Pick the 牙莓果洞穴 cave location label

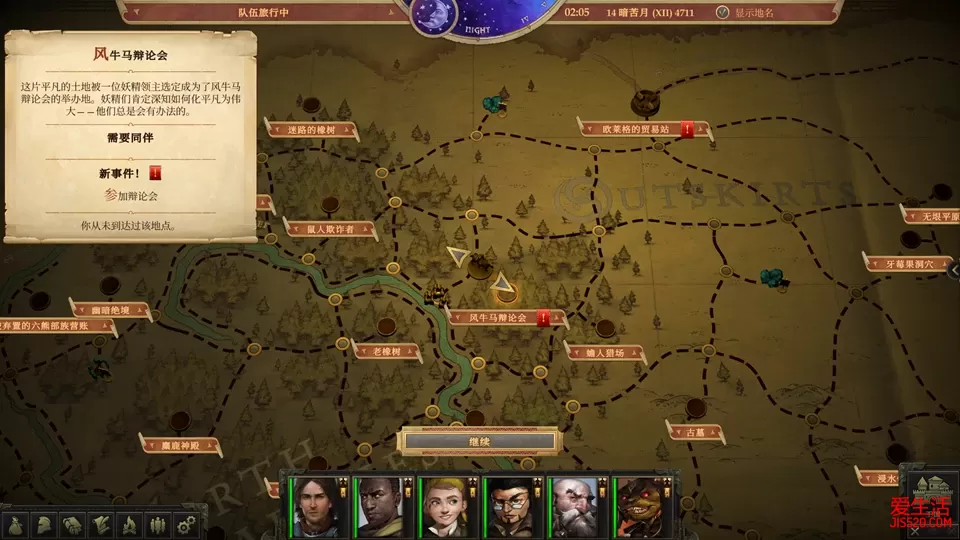pyautogui.click(x=908, y=265)
